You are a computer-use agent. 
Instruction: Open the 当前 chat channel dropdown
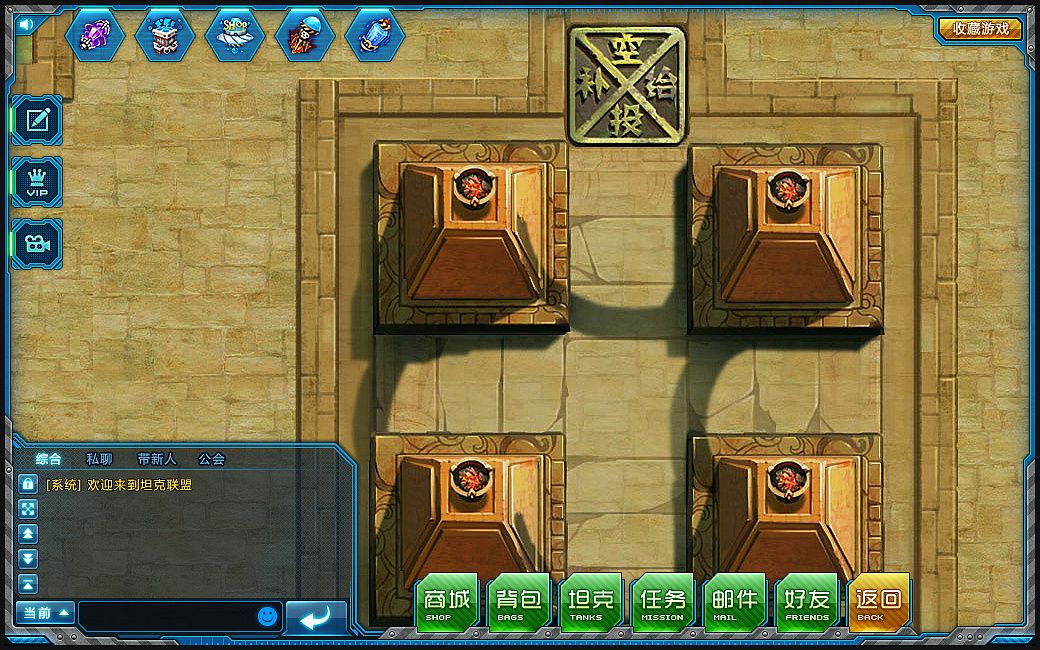click(46, 612)
